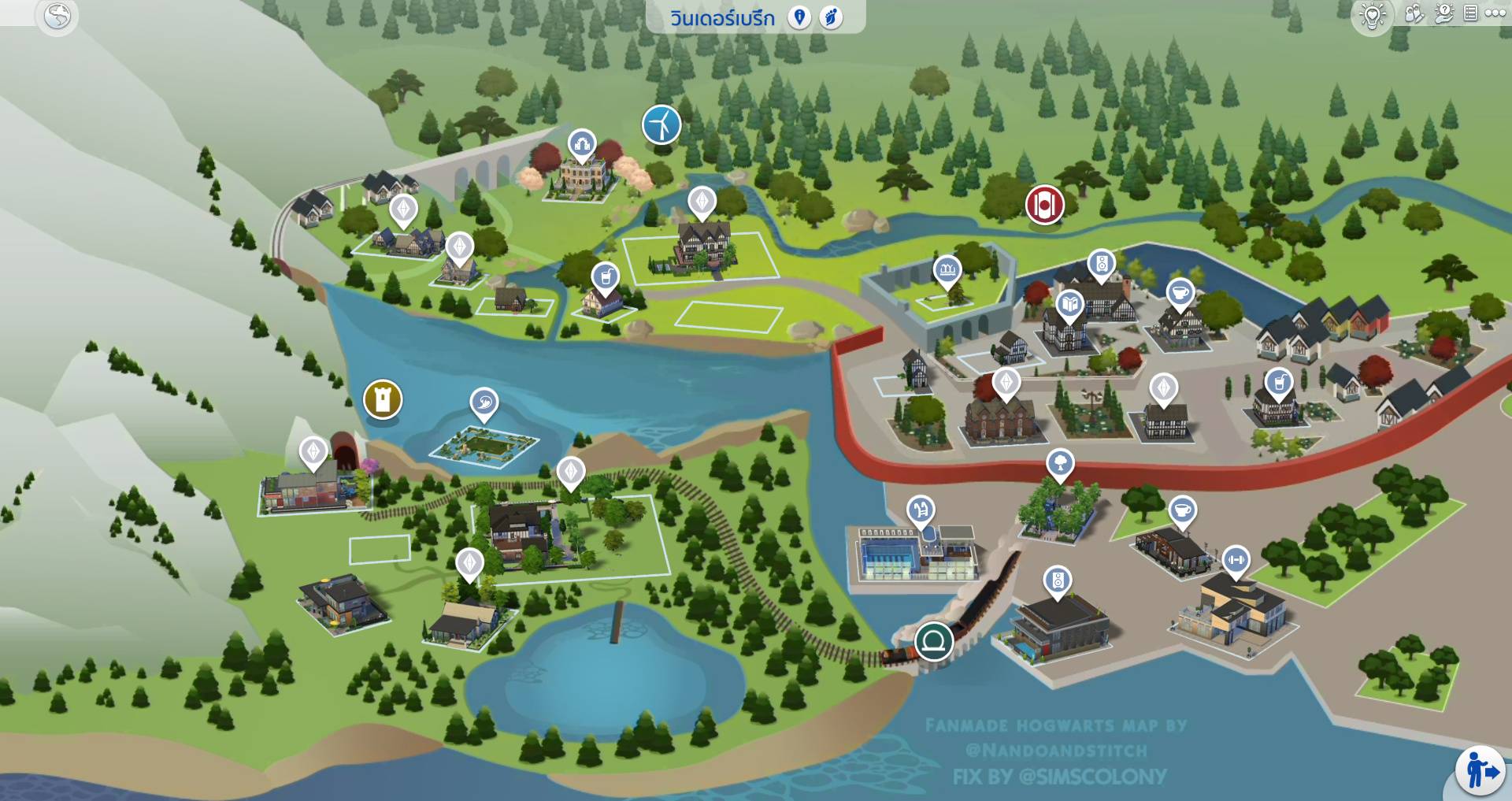Viewport: 1512px width, 801px height.
Task: Open the question mark help icon
Action: (x=1443, y=14)
